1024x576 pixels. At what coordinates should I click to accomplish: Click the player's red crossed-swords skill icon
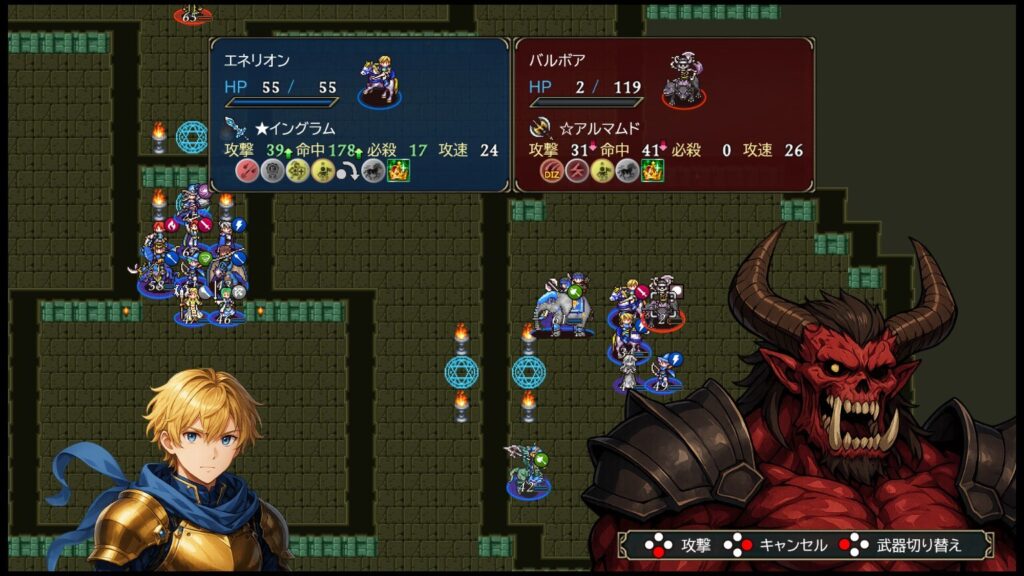tap(247, 172)
